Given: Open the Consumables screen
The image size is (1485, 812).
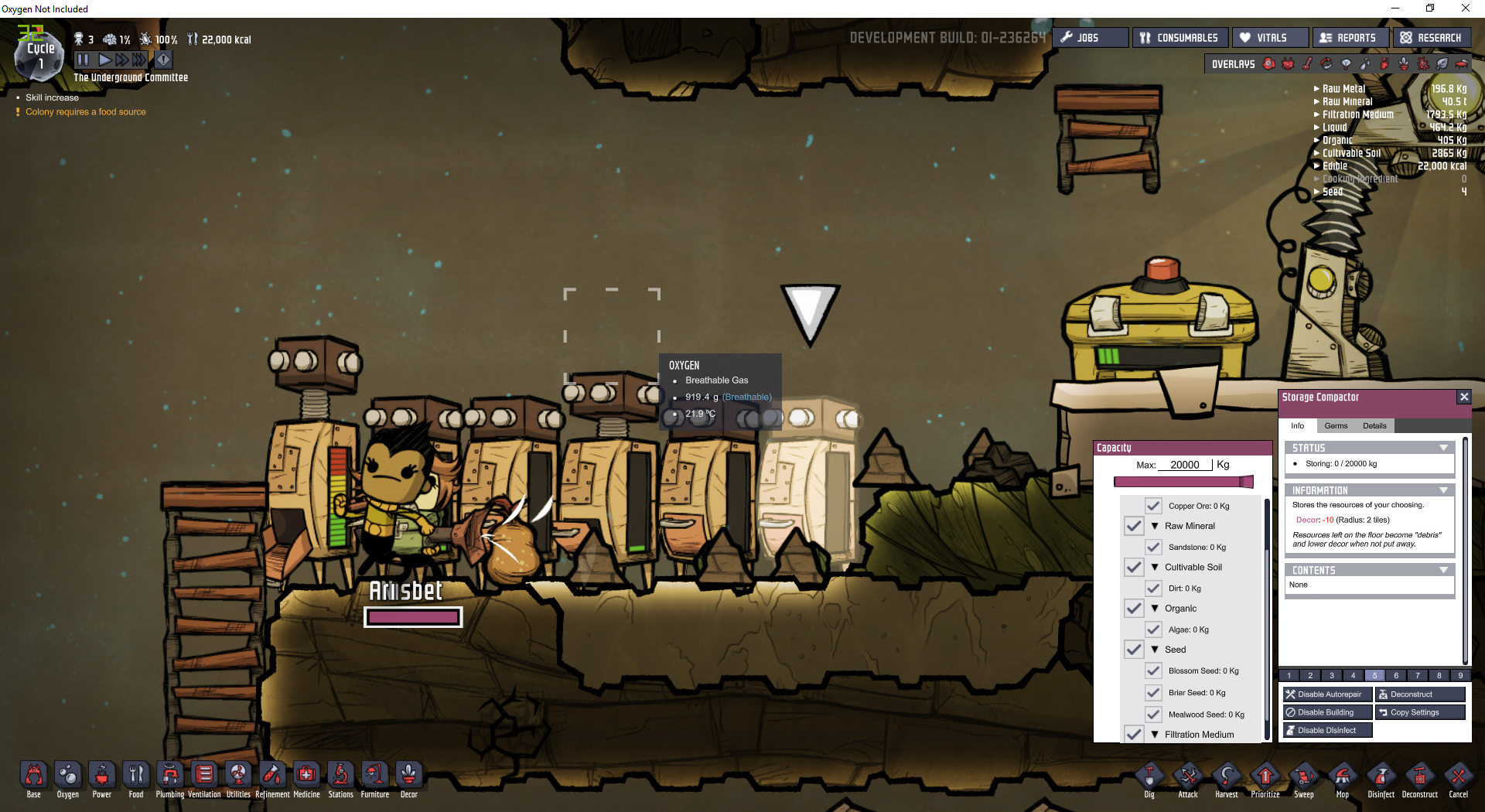Looking at the screenshot, I should (x=1179, y=38).
